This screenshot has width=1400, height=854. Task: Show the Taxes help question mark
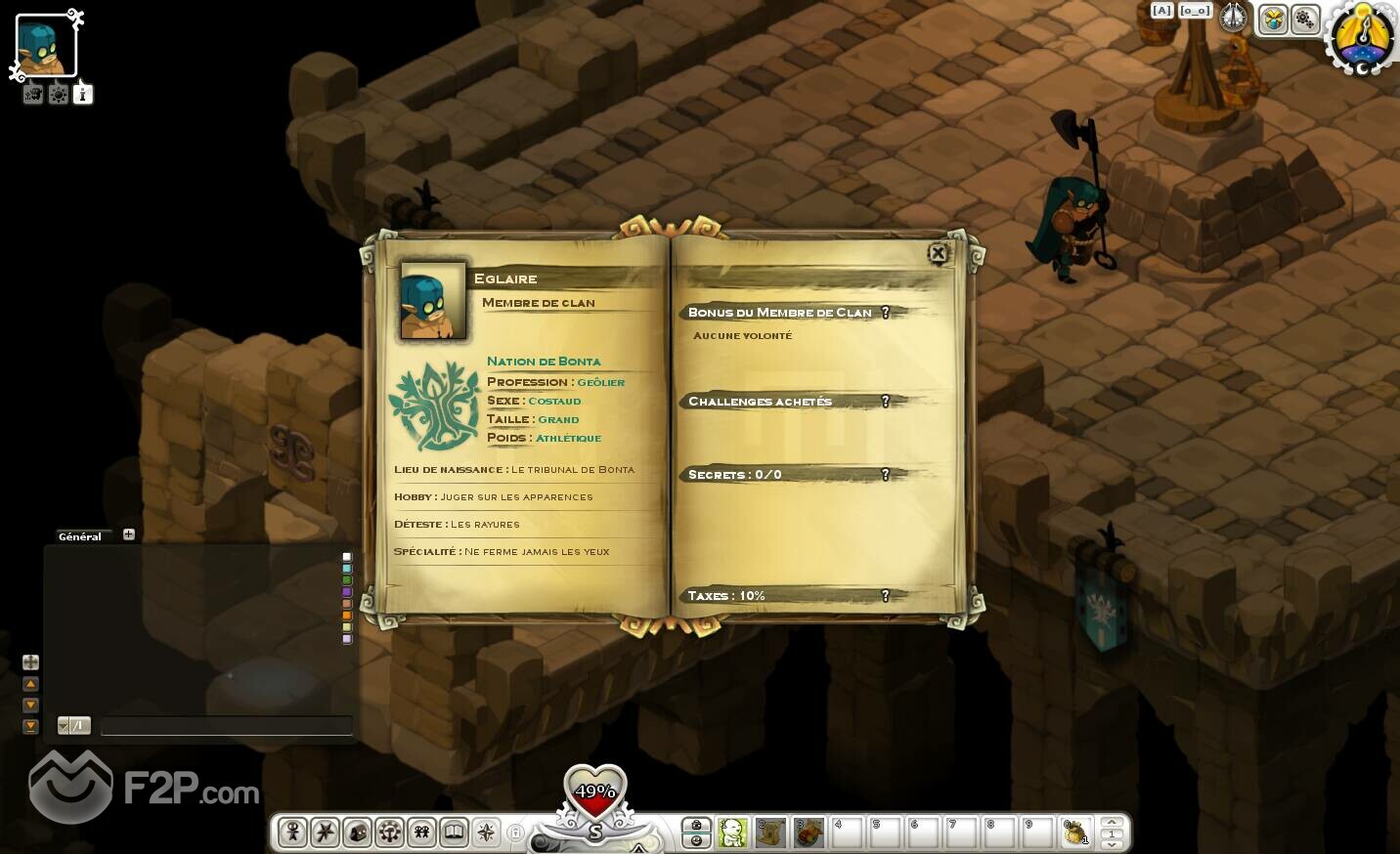[x=886, y=596]
